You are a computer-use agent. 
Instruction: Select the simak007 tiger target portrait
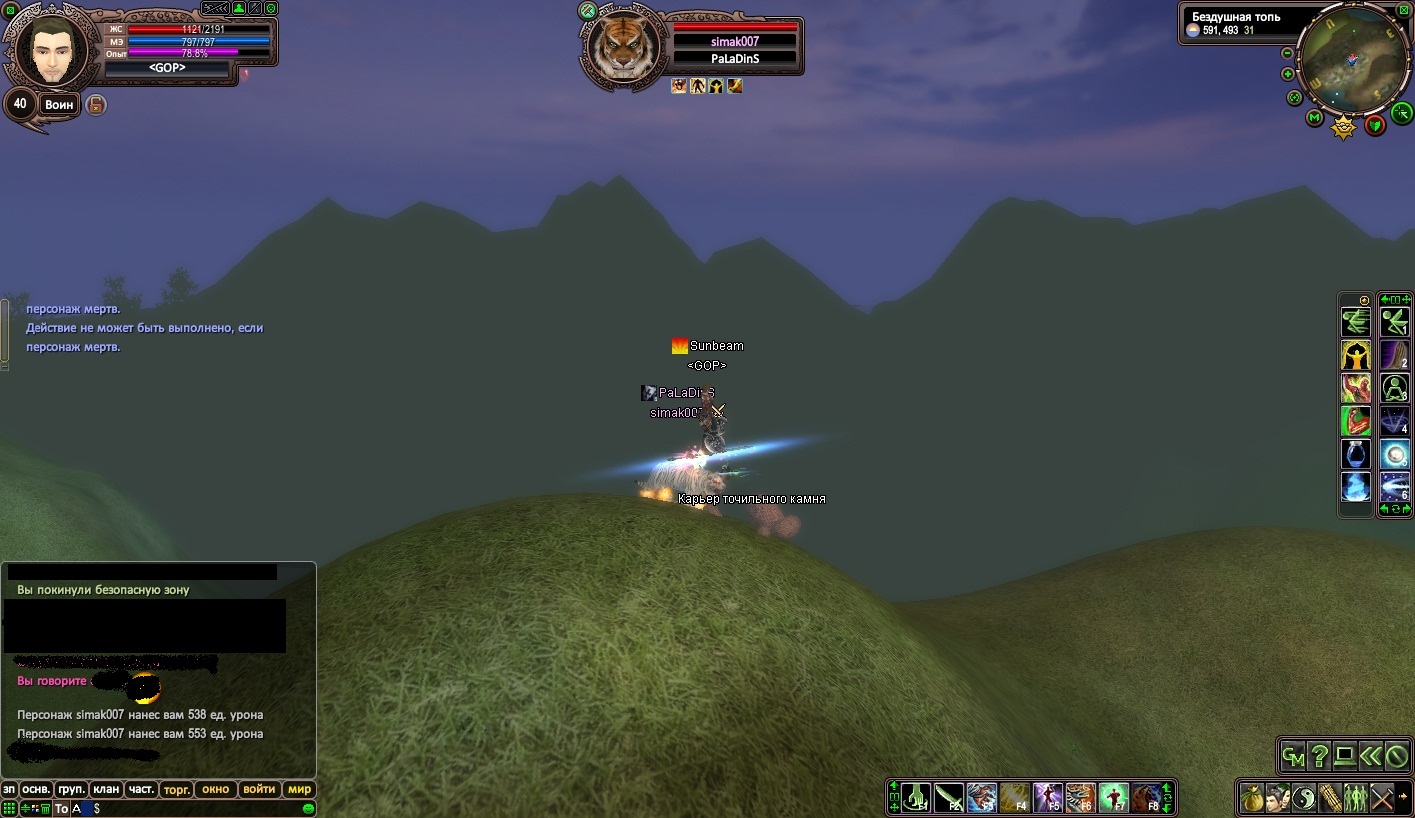(x=623, y=49)
